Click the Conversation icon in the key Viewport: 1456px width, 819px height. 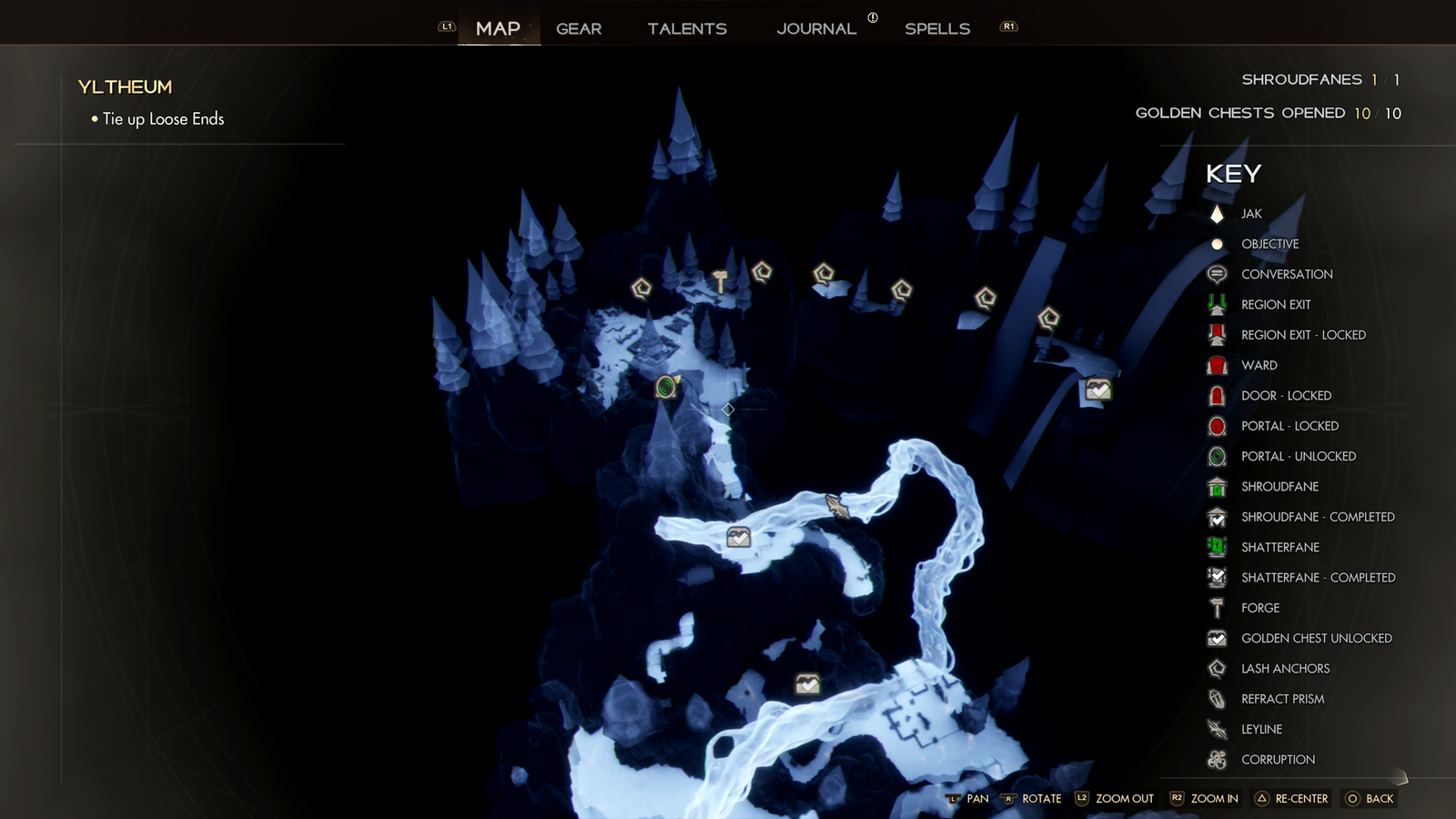1217,273
